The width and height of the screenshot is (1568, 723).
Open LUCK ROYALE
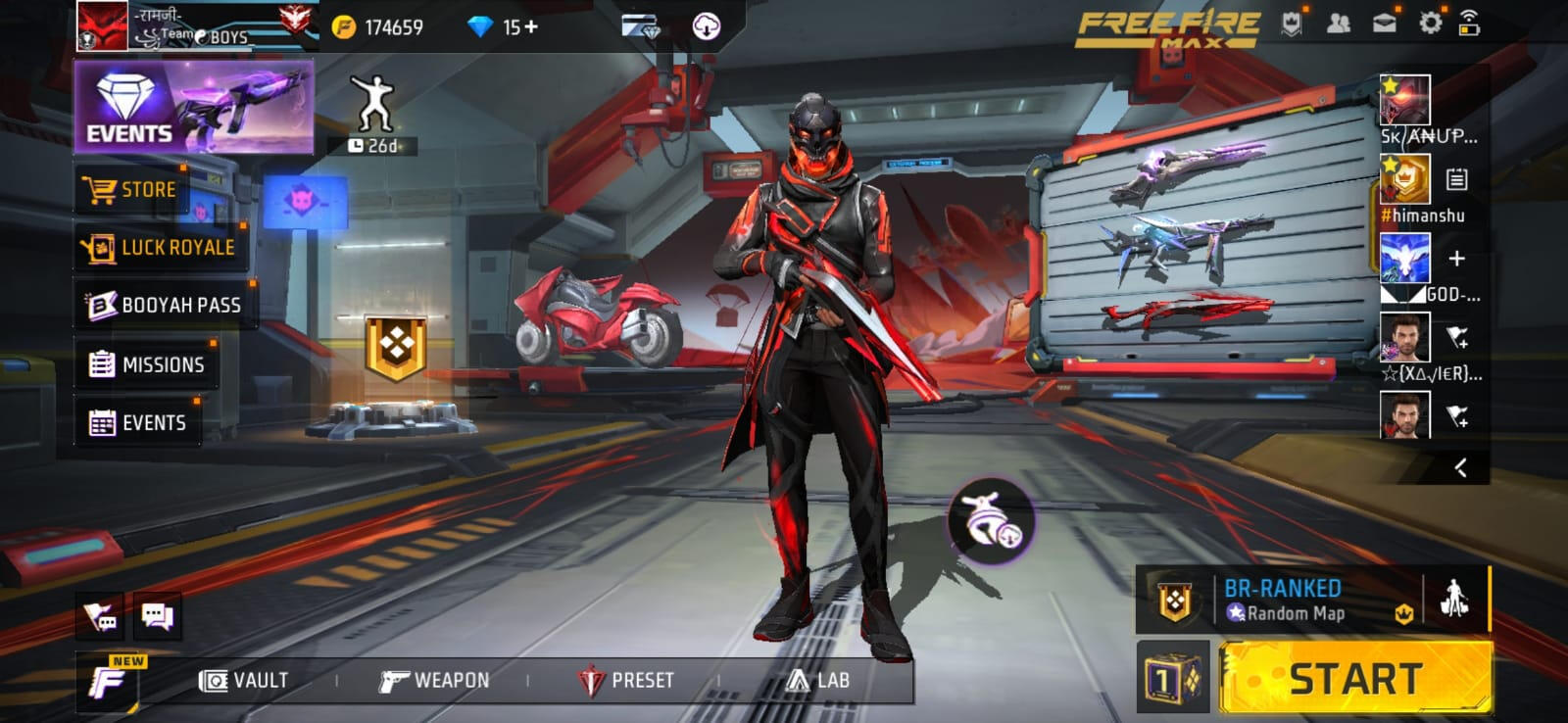[x=160, y=247]
